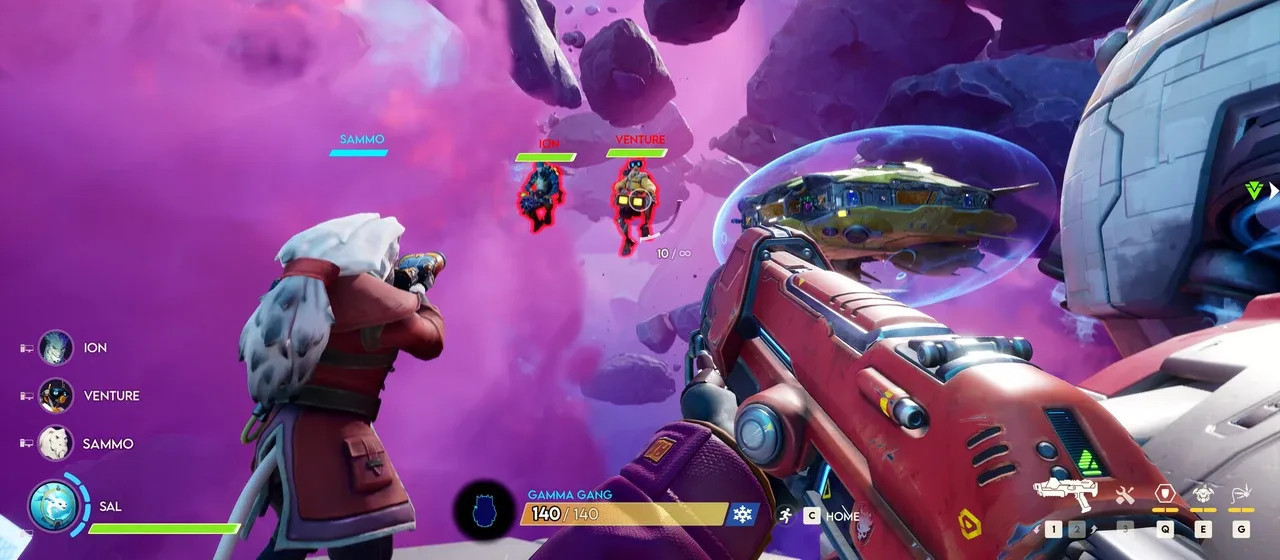Image resolution: width=1280 pixels, height=560 pixels.
Task: Click the snowflake status icon
Action: 743,514
